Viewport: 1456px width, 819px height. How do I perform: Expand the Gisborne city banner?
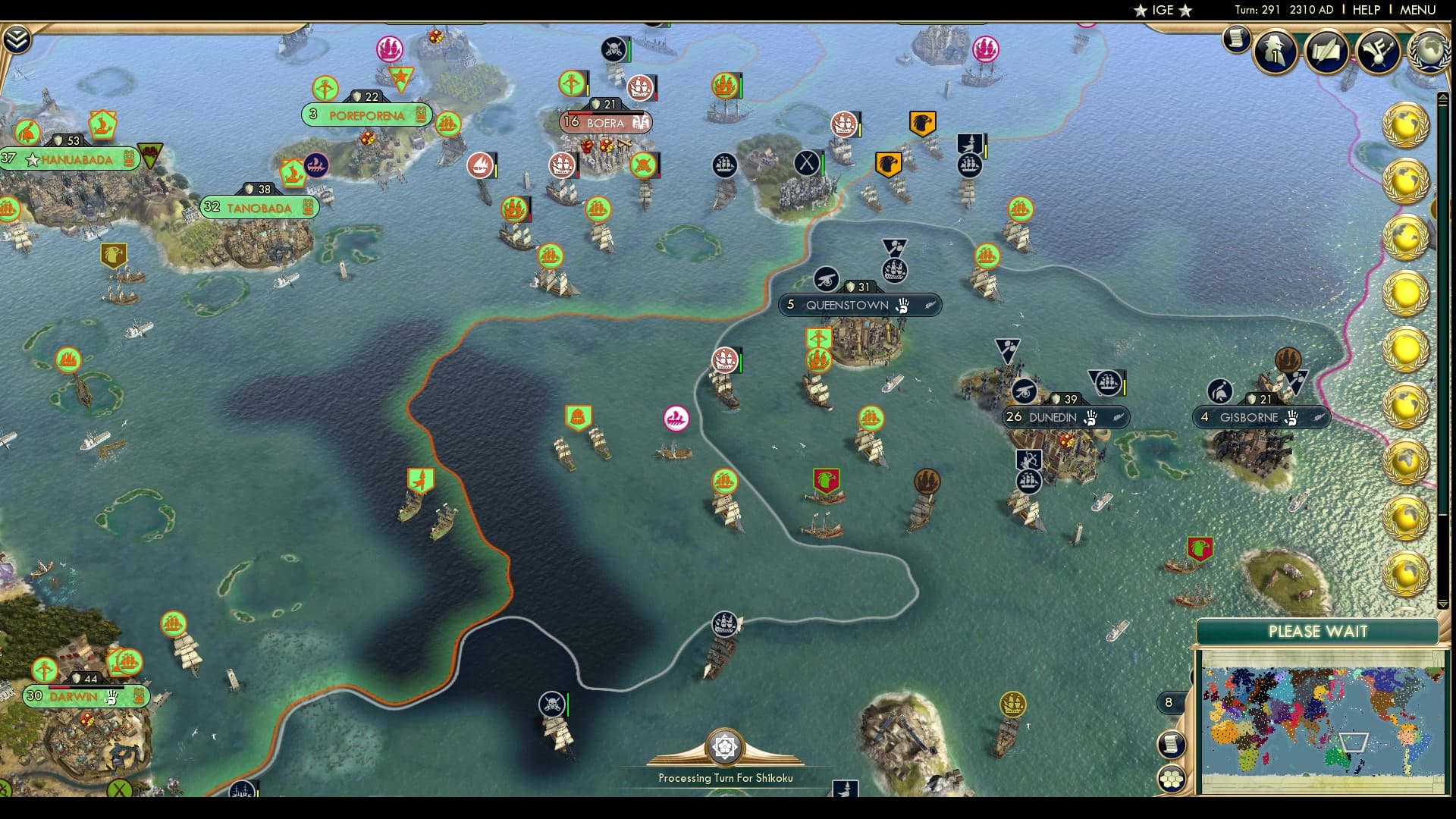point(1262,416)
